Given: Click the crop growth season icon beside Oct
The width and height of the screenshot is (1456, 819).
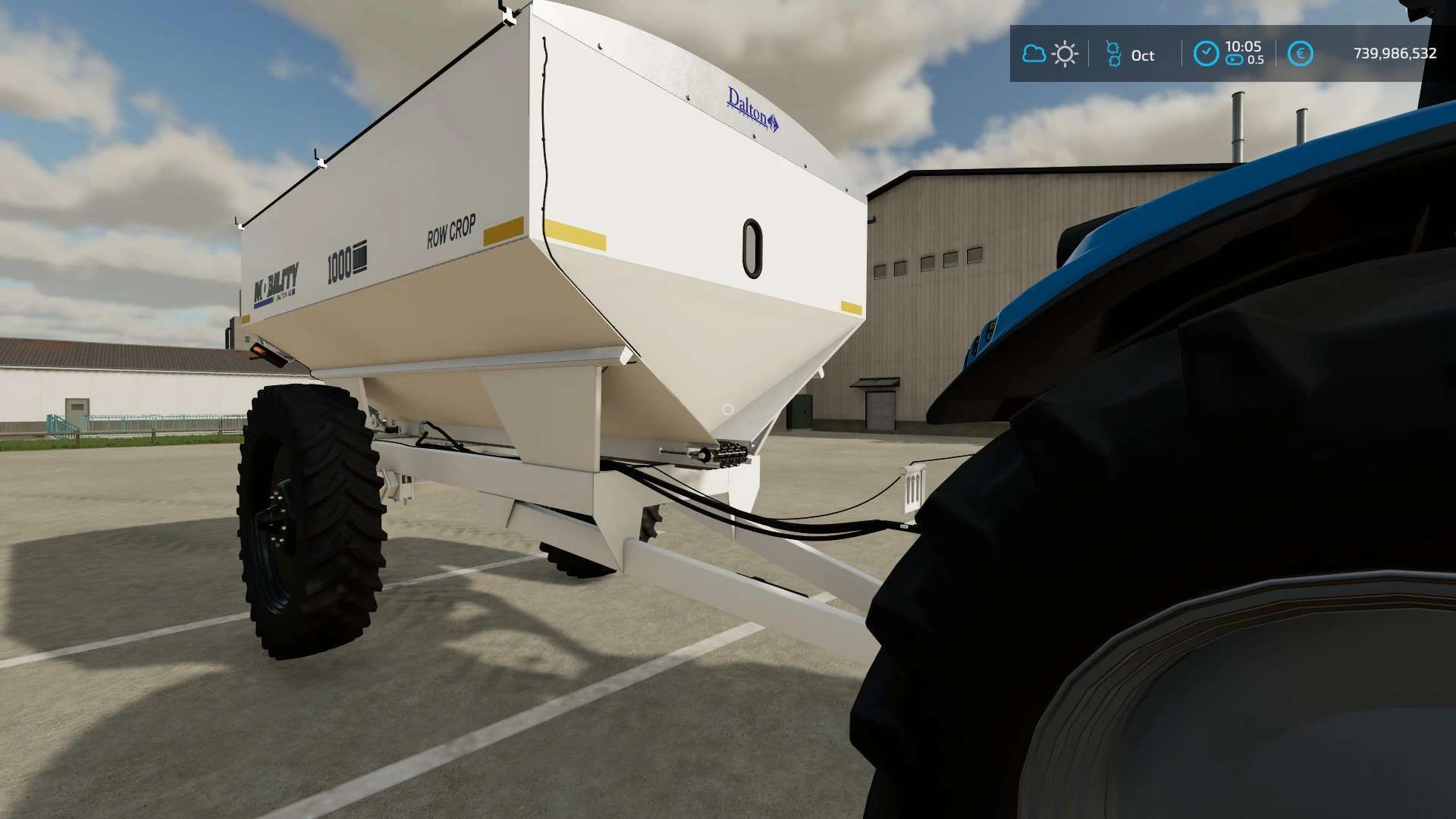Looking at the screenshot, I should coord(1112,55).
